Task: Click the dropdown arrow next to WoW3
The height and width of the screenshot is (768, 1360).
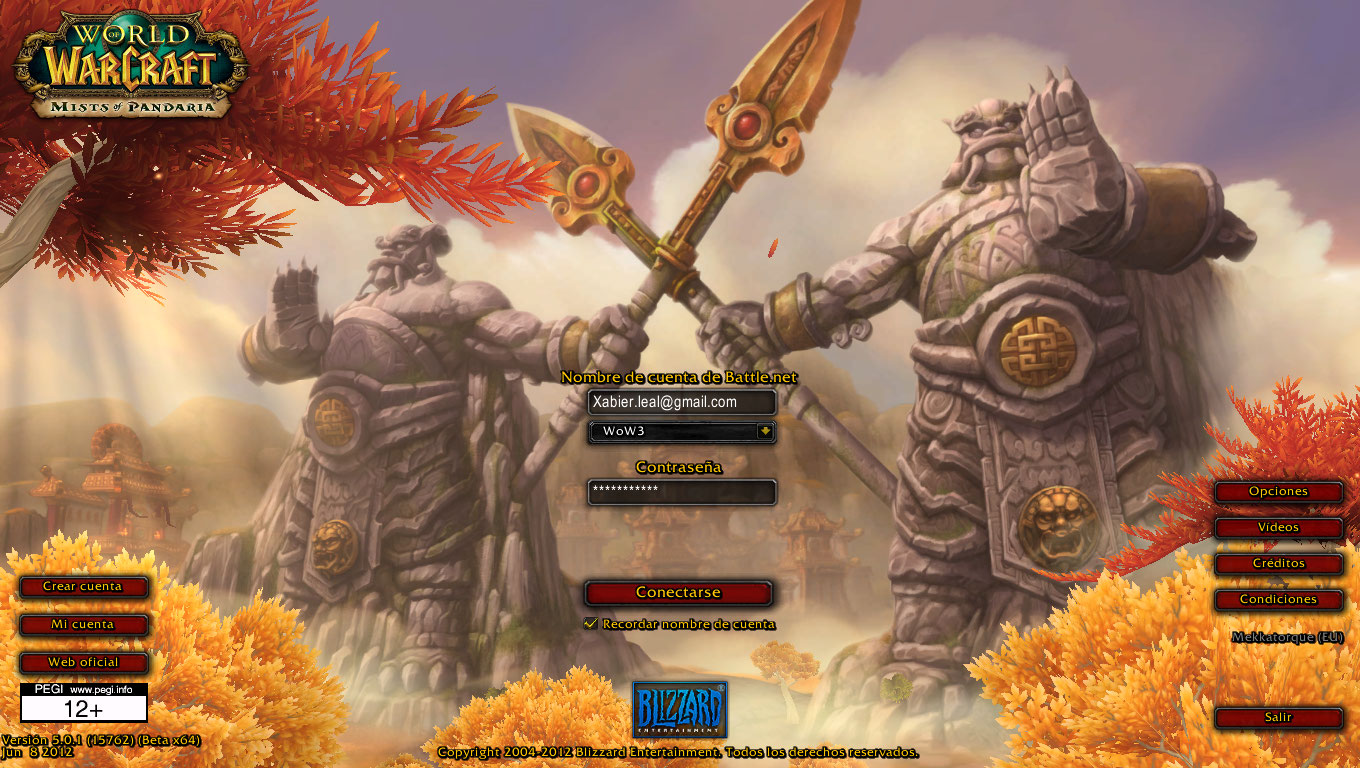Action: click(x=764, y=432)
